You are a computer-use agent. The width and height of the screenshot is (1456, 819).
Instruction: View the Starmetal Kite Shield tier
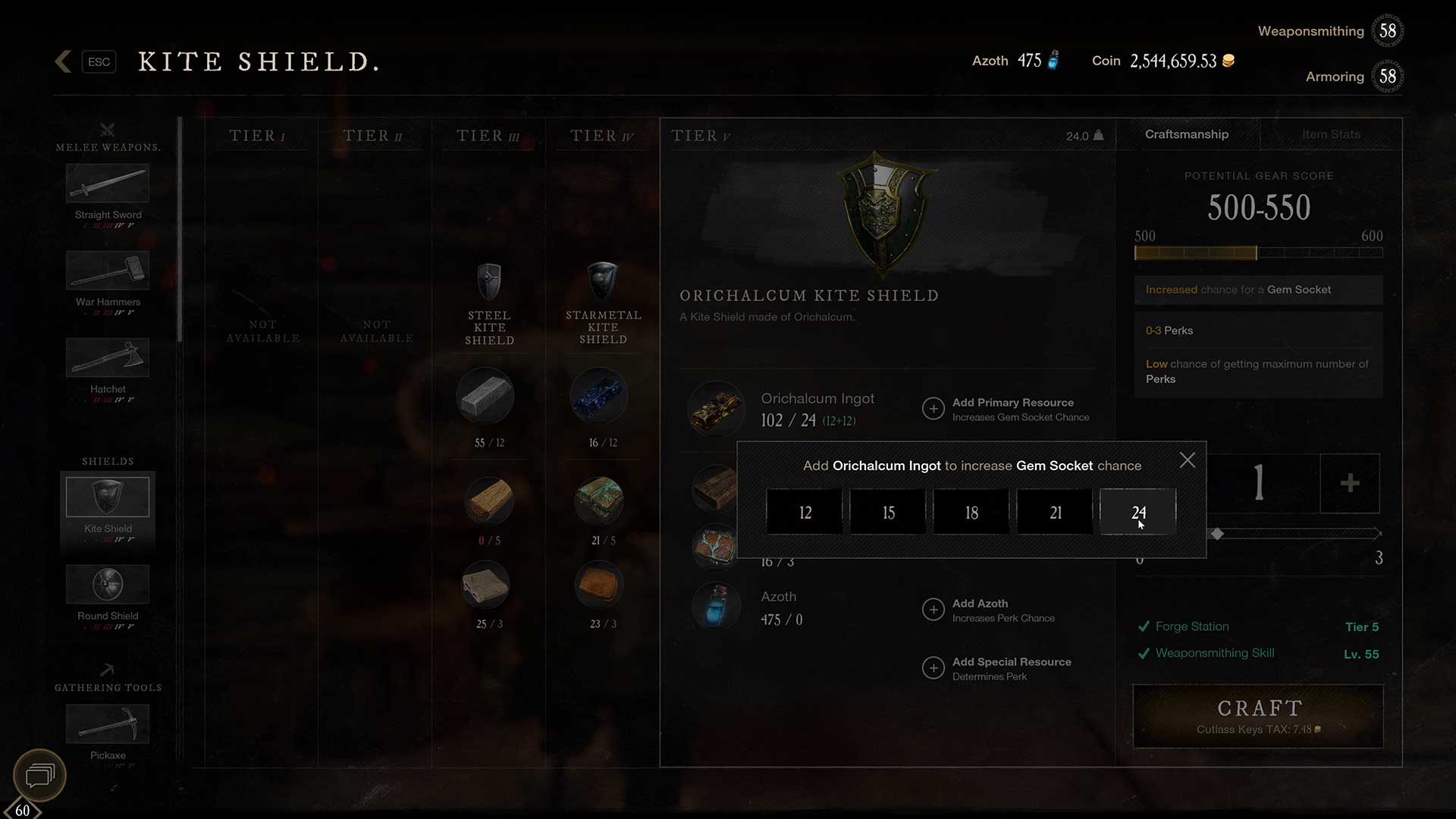(603, 303)
